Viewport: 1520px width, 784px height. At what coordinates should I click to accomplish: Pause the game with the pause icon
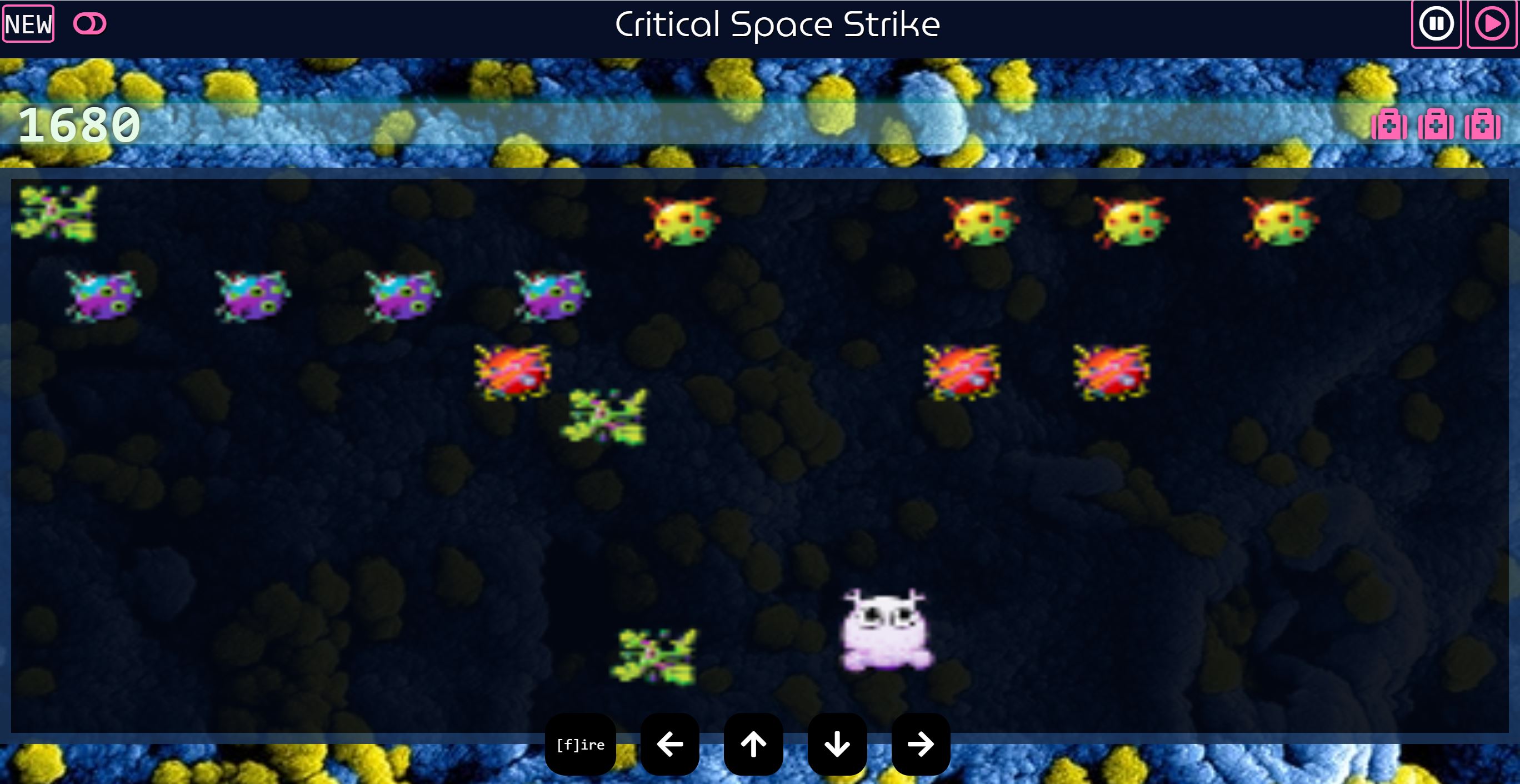1436,23
